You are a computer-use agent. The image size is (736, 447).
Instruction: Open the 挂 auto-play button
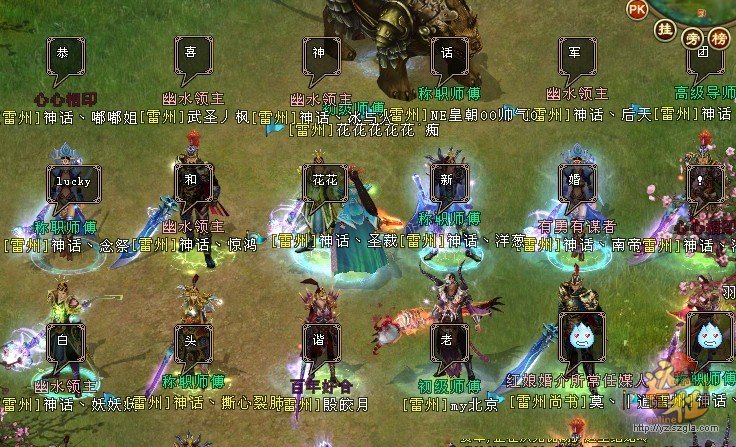pyautogui.click(x=663, y=32)
